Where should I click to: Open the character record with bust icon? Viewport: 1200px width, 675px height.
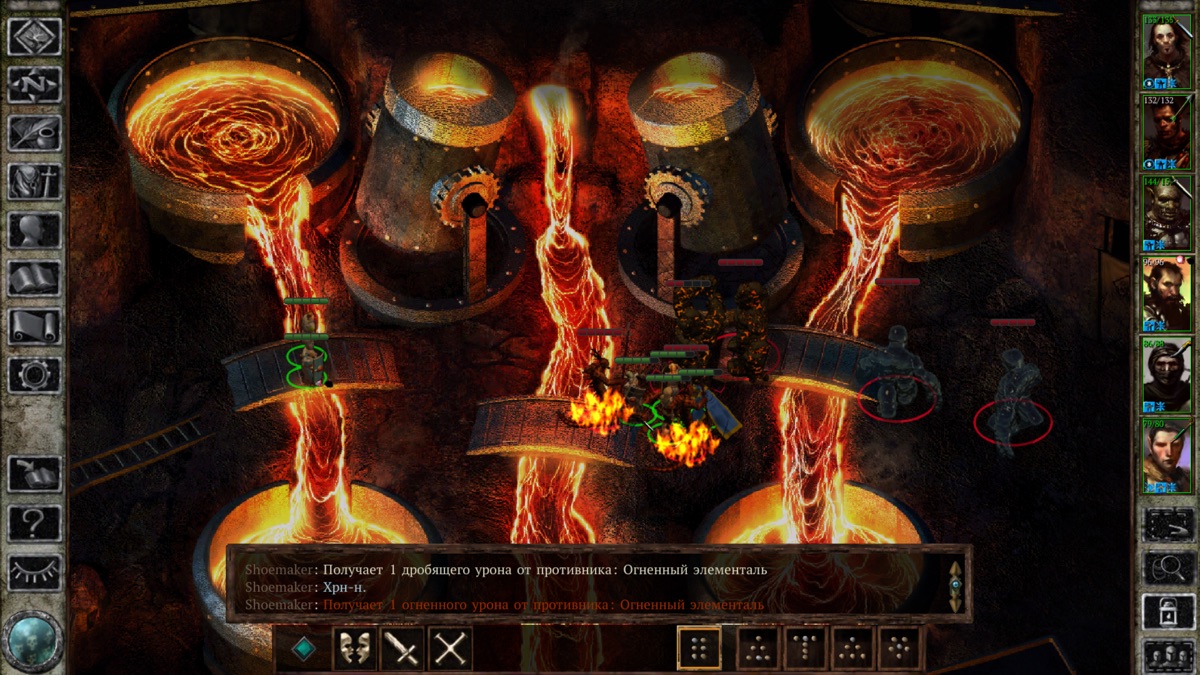click(35, 229)
